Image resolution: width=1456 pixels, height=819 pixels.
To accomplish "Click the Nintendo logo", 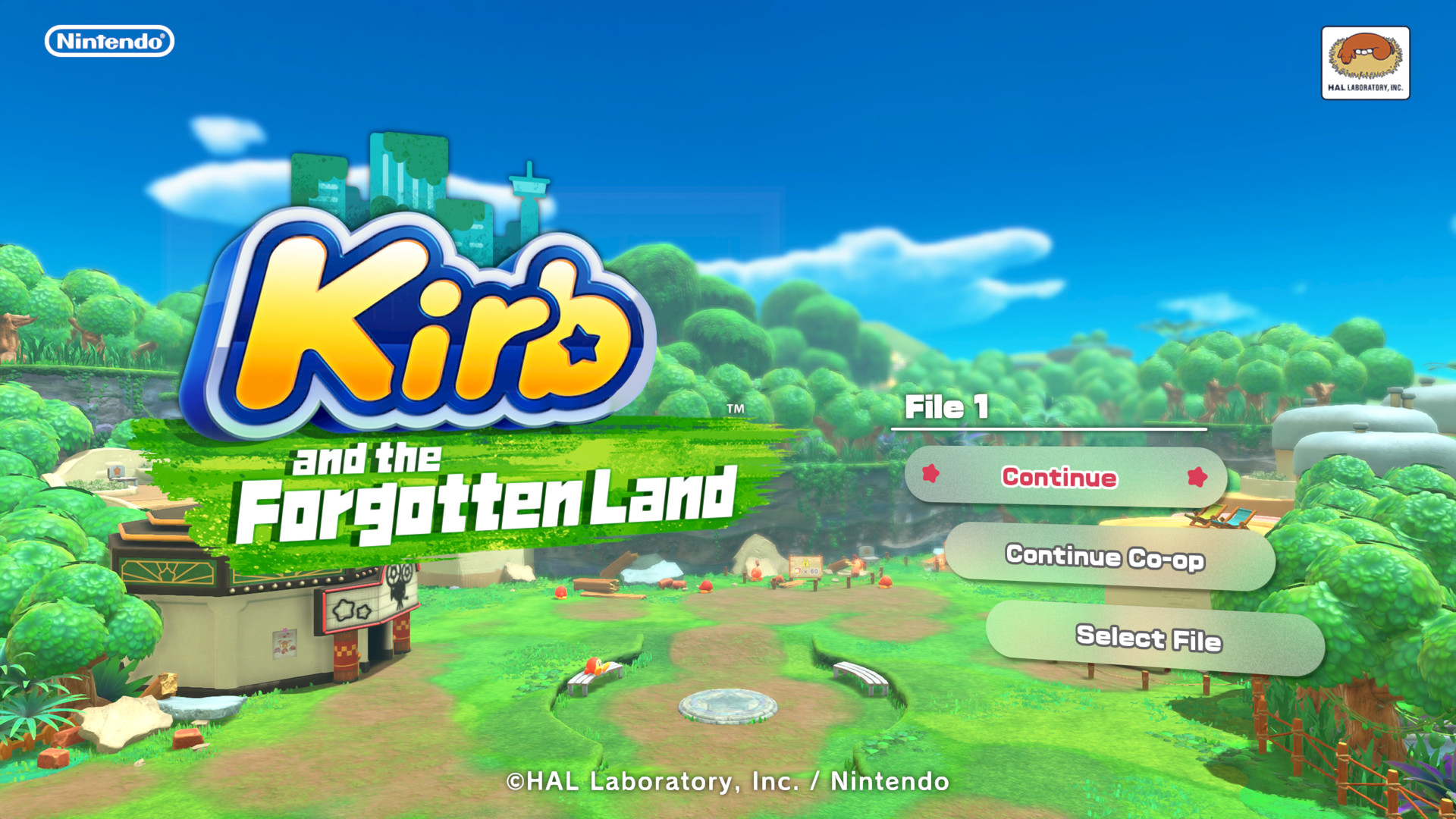I will coord(110,42).
